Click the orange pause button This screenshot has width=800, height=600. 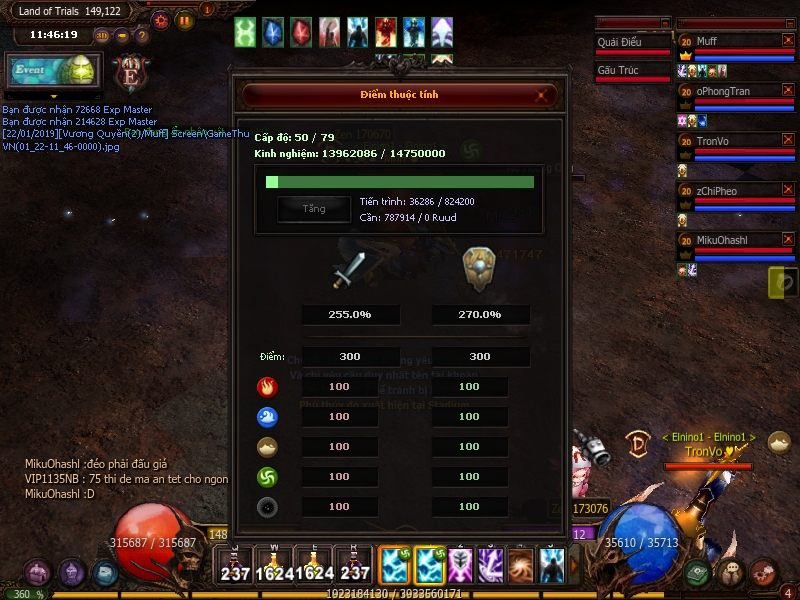[185, 19]
